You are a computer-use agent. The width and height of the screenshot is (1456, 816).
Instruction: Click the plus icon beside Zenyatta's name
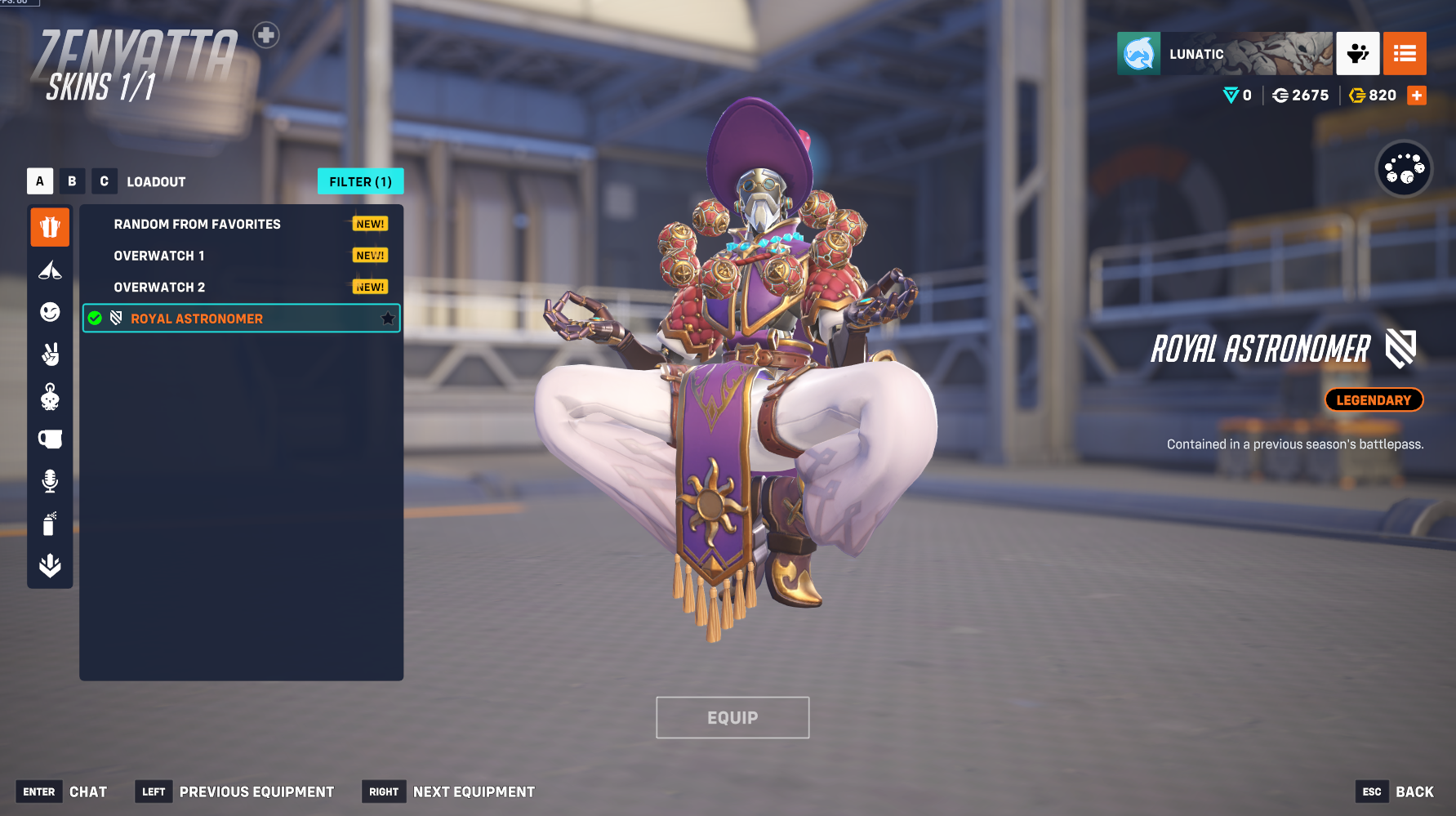click(265, 35)
